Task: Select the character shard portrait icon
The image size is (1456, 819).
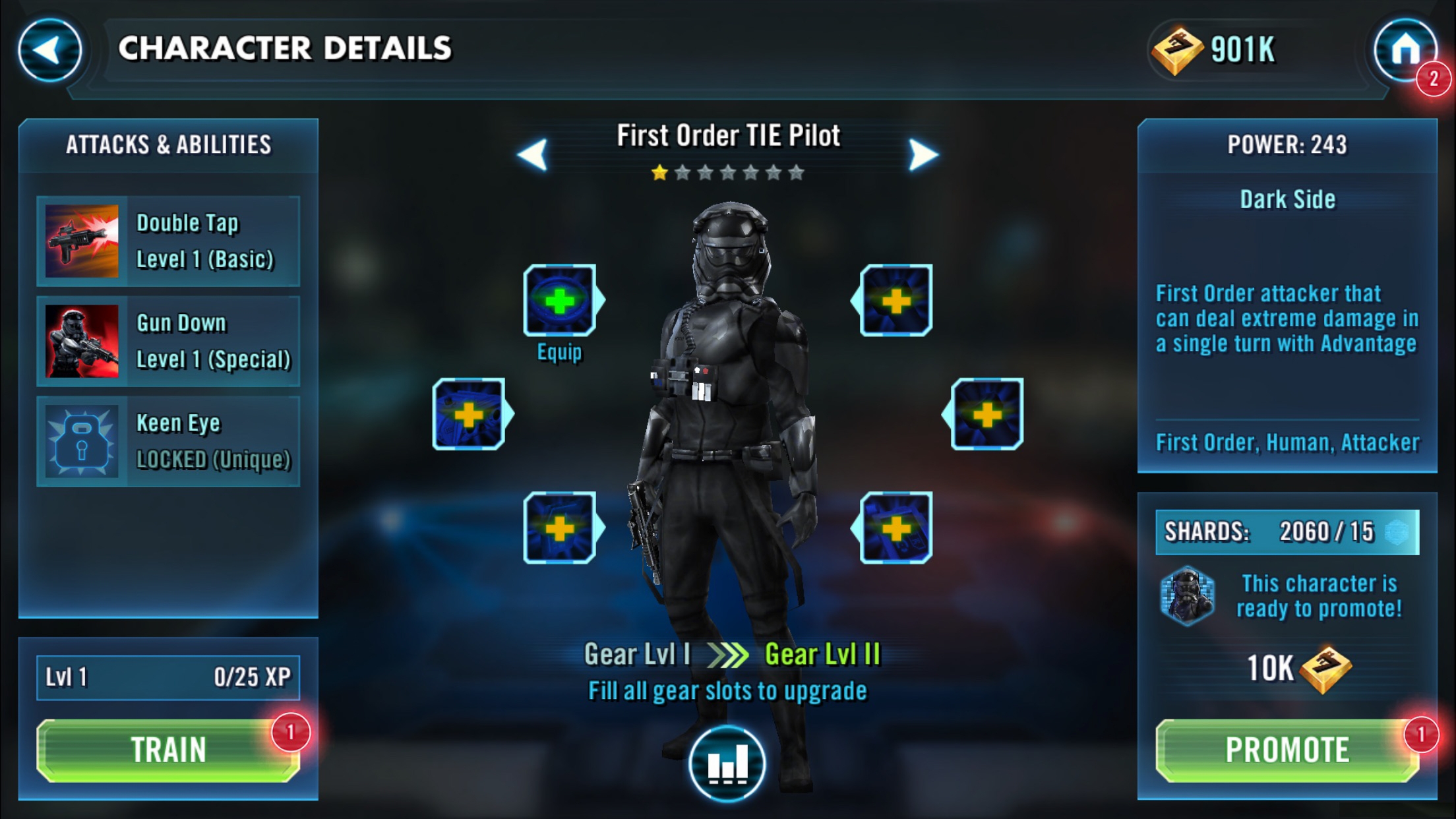Action: 1188,596
